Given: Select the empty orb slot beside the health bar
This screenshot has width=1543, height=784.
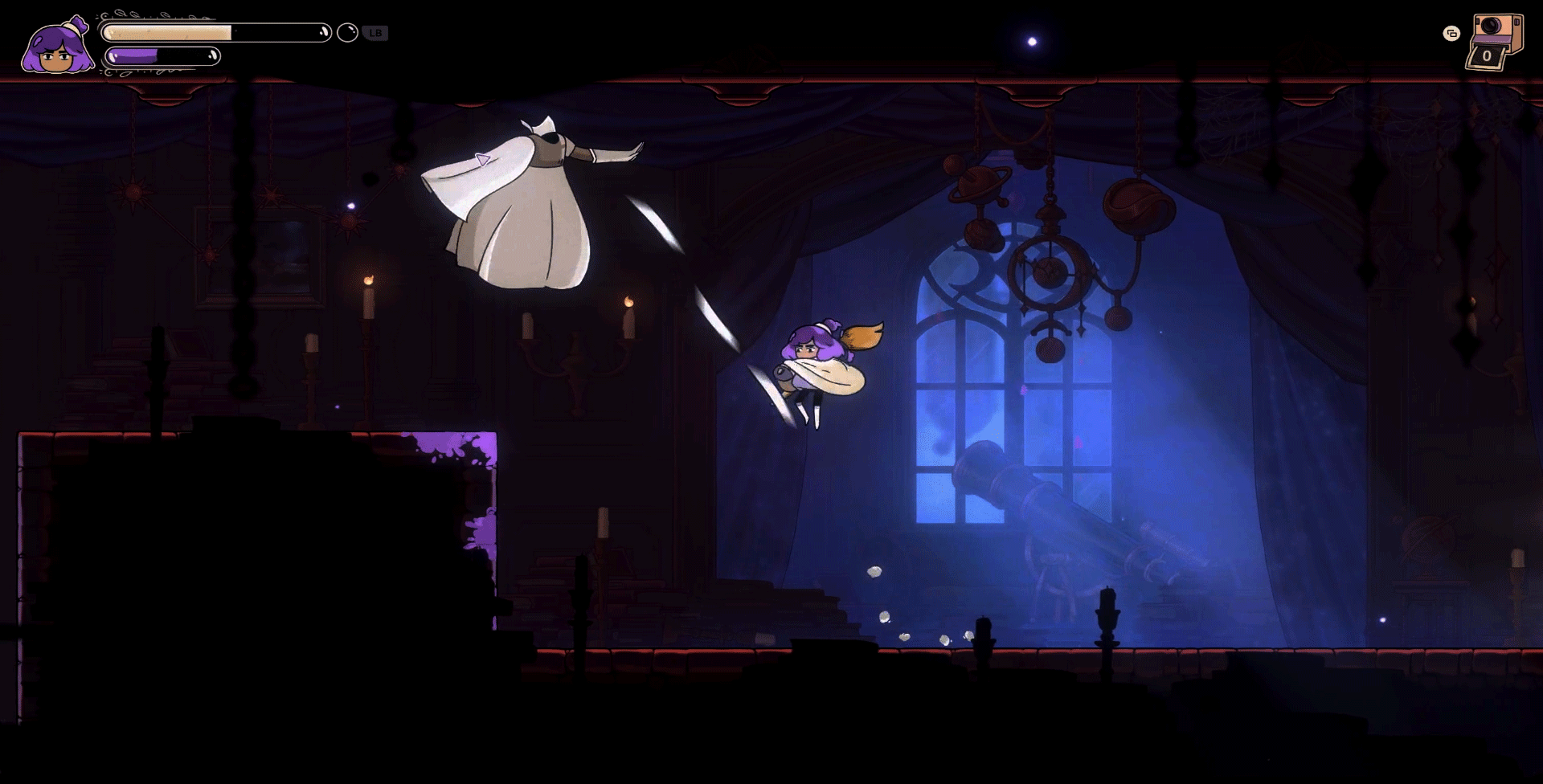Looking at the screenshot, I should [x=347, y=33].
